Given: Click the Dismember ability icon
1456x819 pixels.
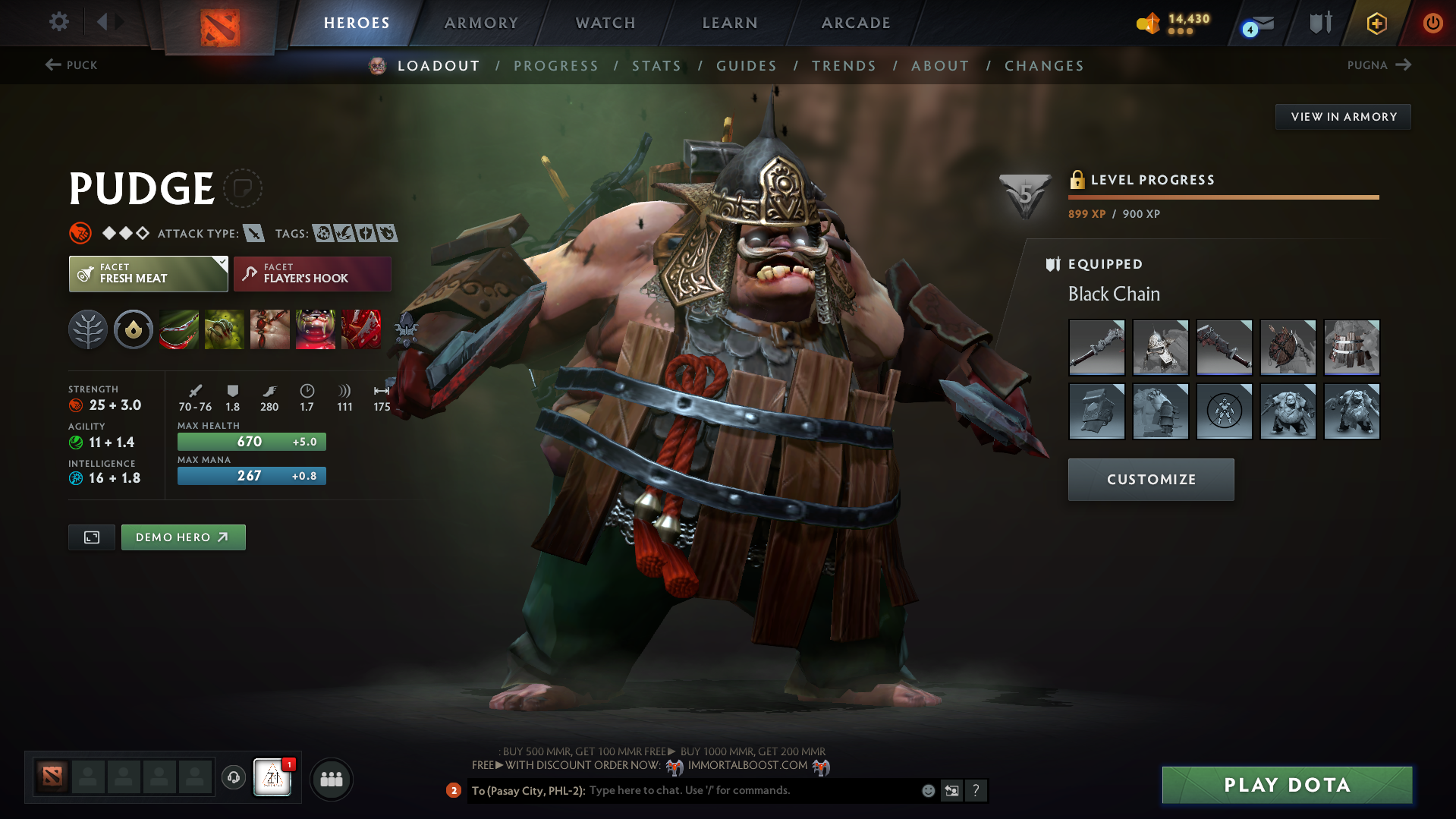Looking at the screenshot, I should 316,329.
